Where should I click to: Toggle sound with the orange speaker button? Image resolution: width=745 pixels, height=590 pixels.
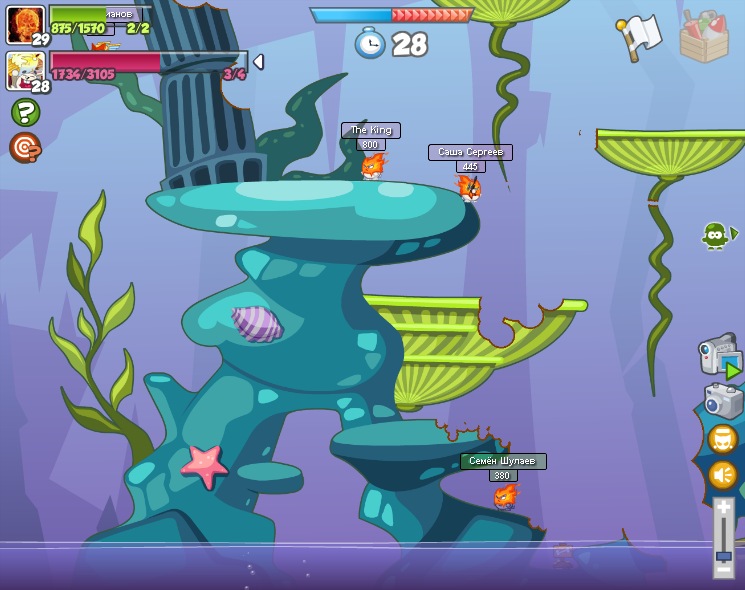[723, 474]
